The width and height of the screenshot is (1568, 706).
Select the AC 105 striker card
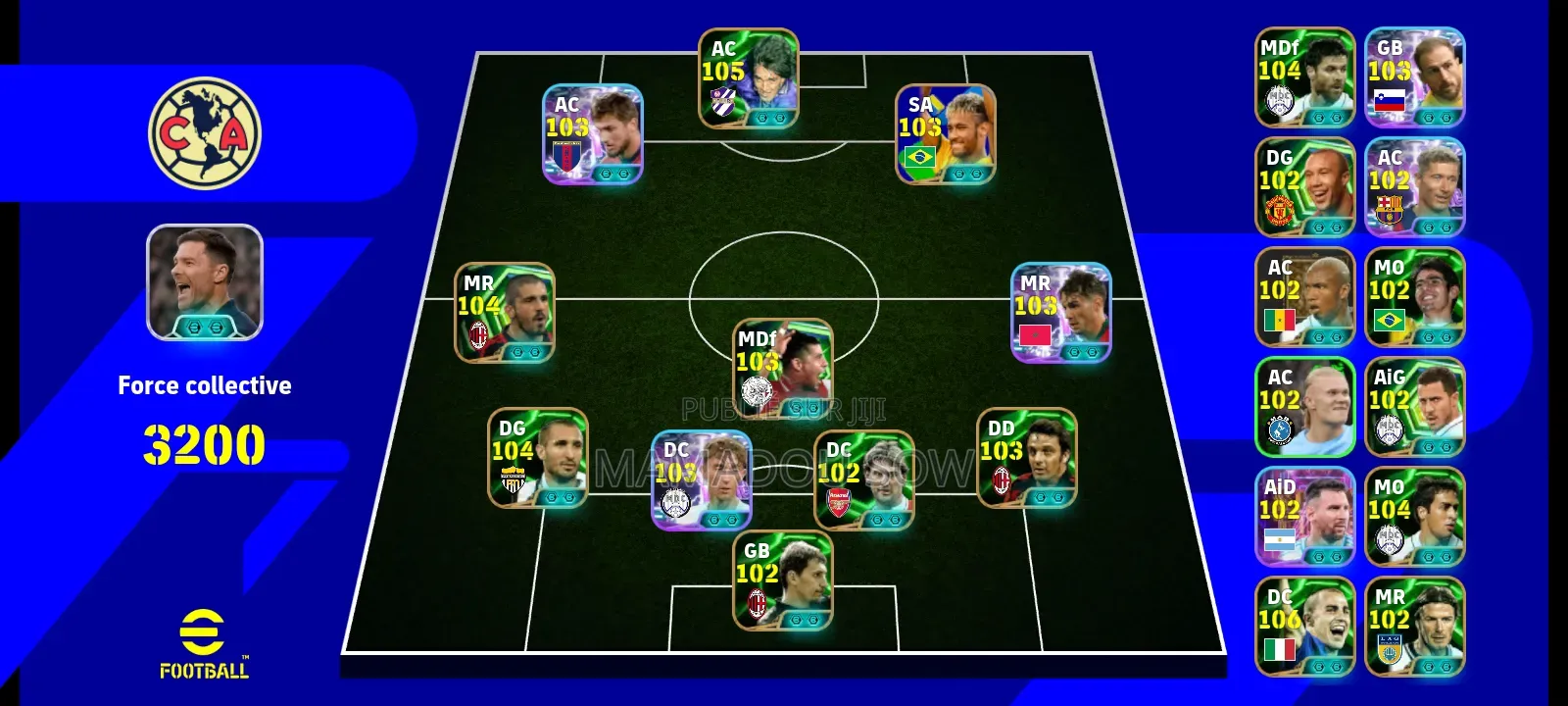(x=748, y=78)
